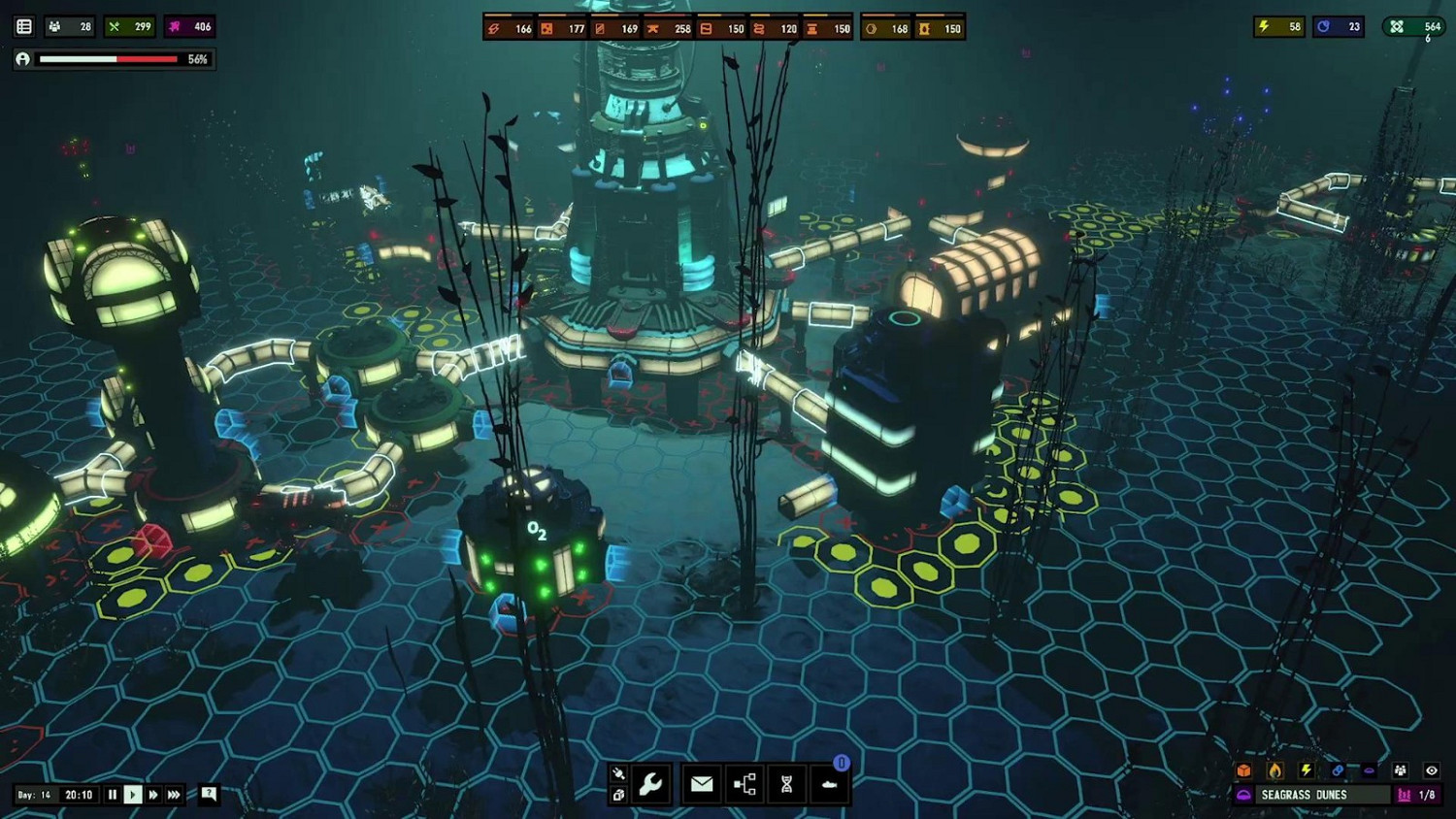This screenshot has height=819, width=1456.
Task: Switch to triple fast-forward speed
Action: (174, 795)
